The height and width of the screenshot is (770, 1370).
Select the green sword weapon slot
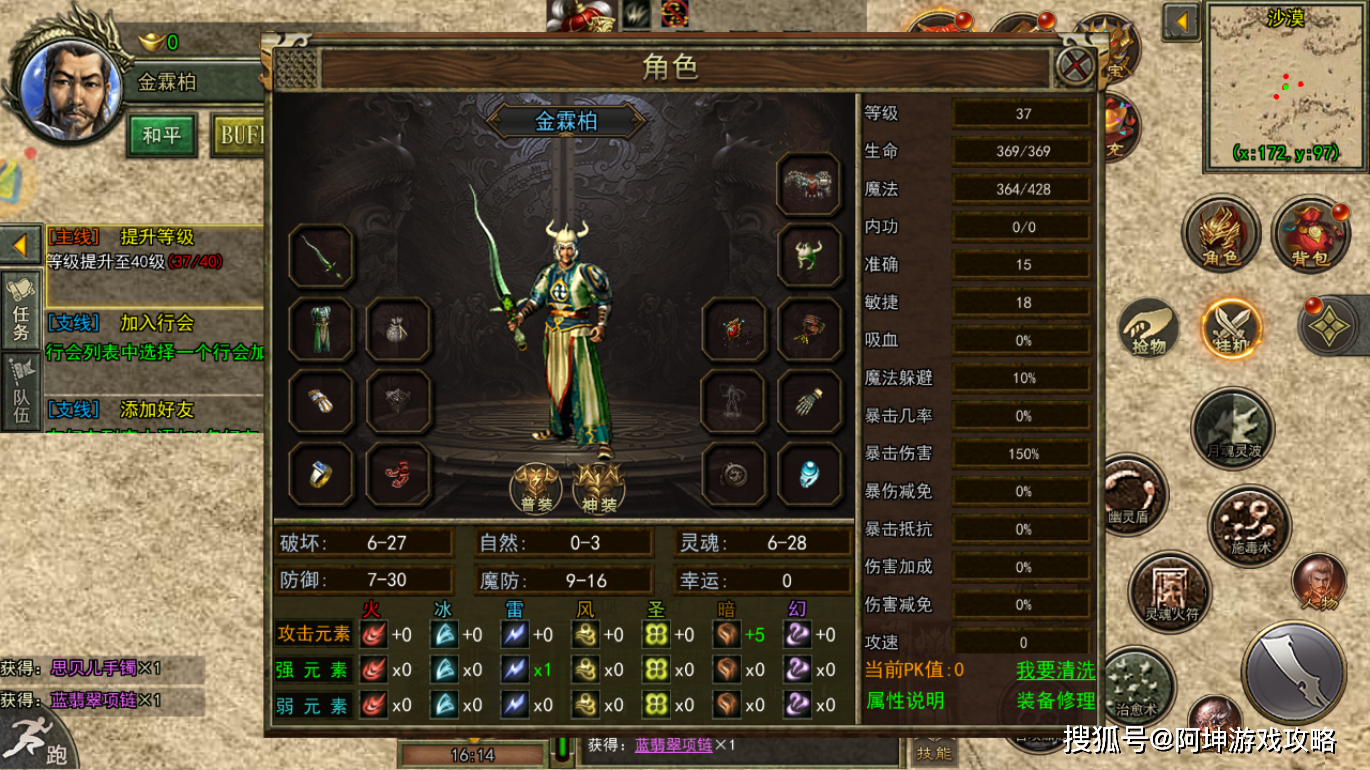point(321,257)
